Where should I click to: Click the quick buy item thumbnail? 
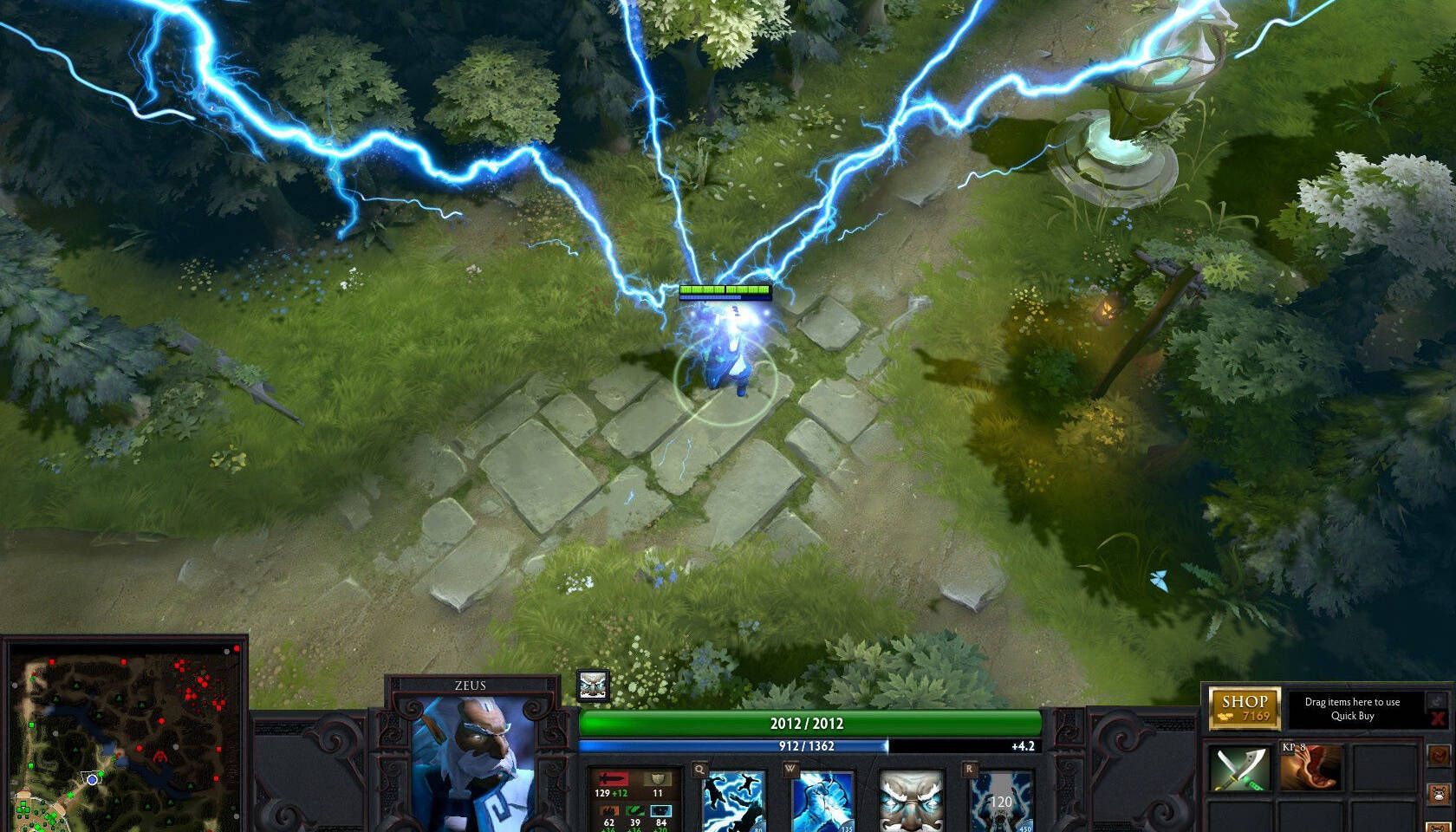1310,767
